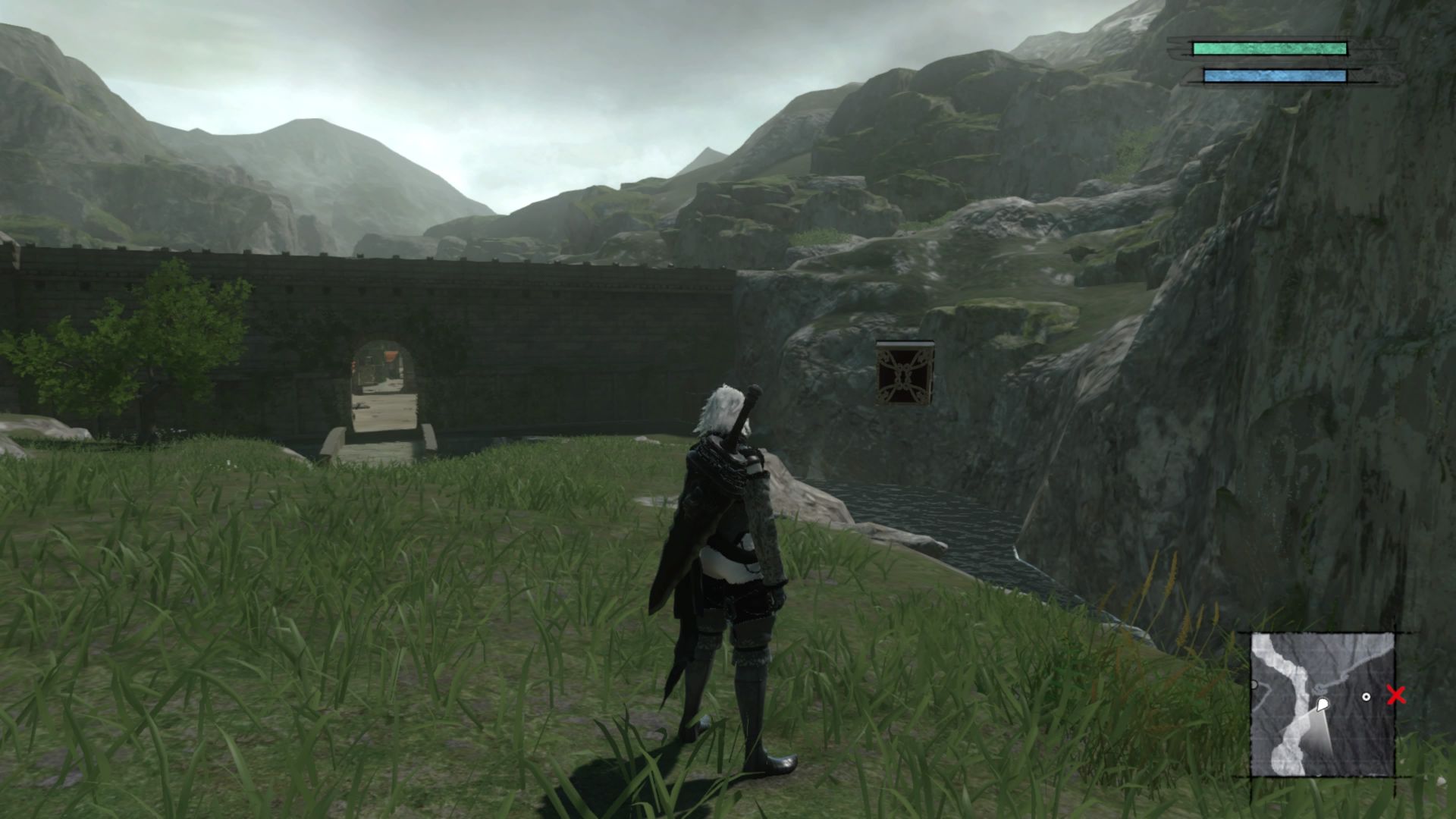
Task: Click the orange awning visible through the archway
Action: 391,356
